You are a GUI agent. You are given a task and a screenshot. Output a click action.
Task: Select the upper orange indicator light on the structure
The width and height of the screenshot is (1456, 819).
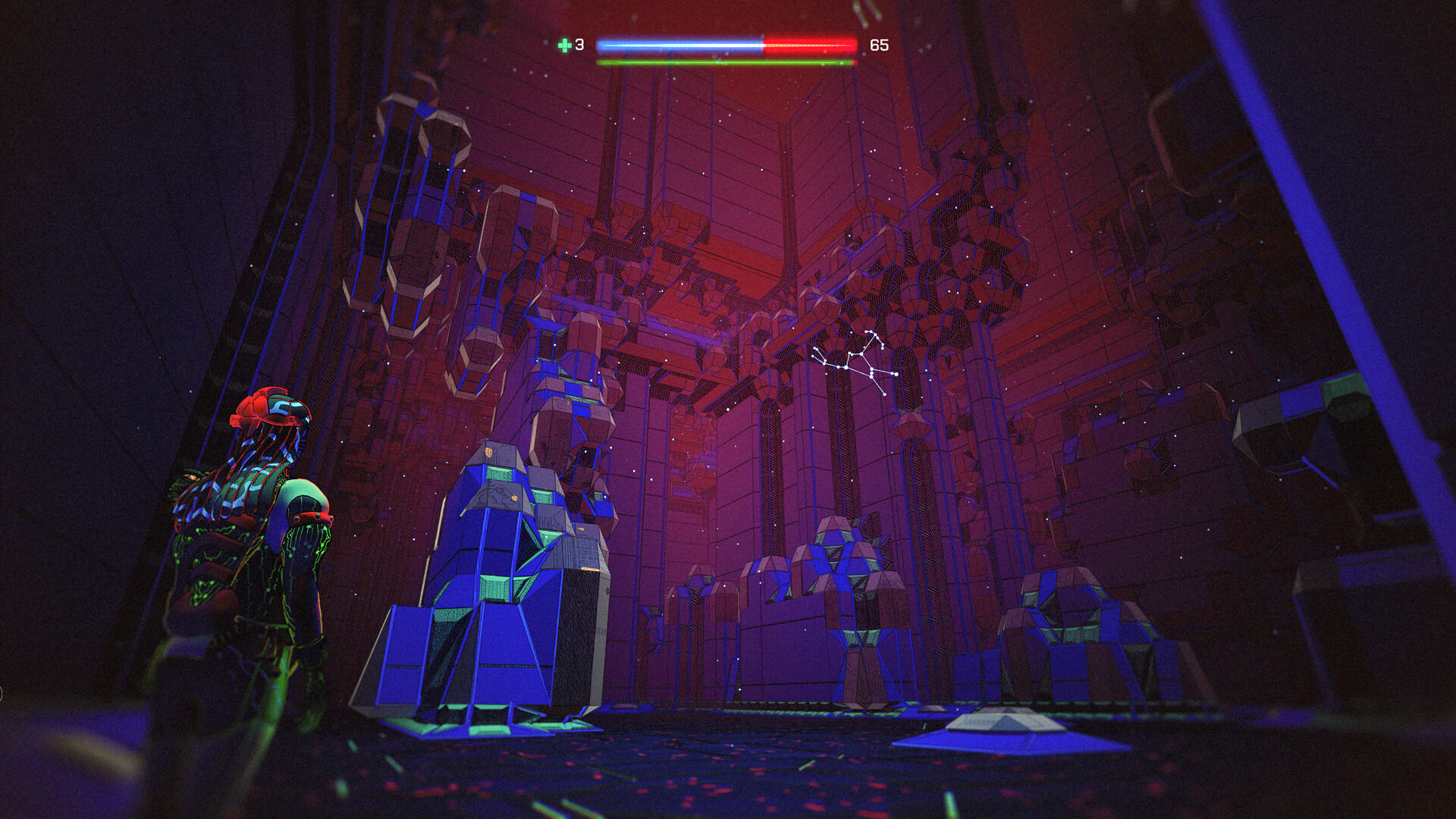point(488,453)
